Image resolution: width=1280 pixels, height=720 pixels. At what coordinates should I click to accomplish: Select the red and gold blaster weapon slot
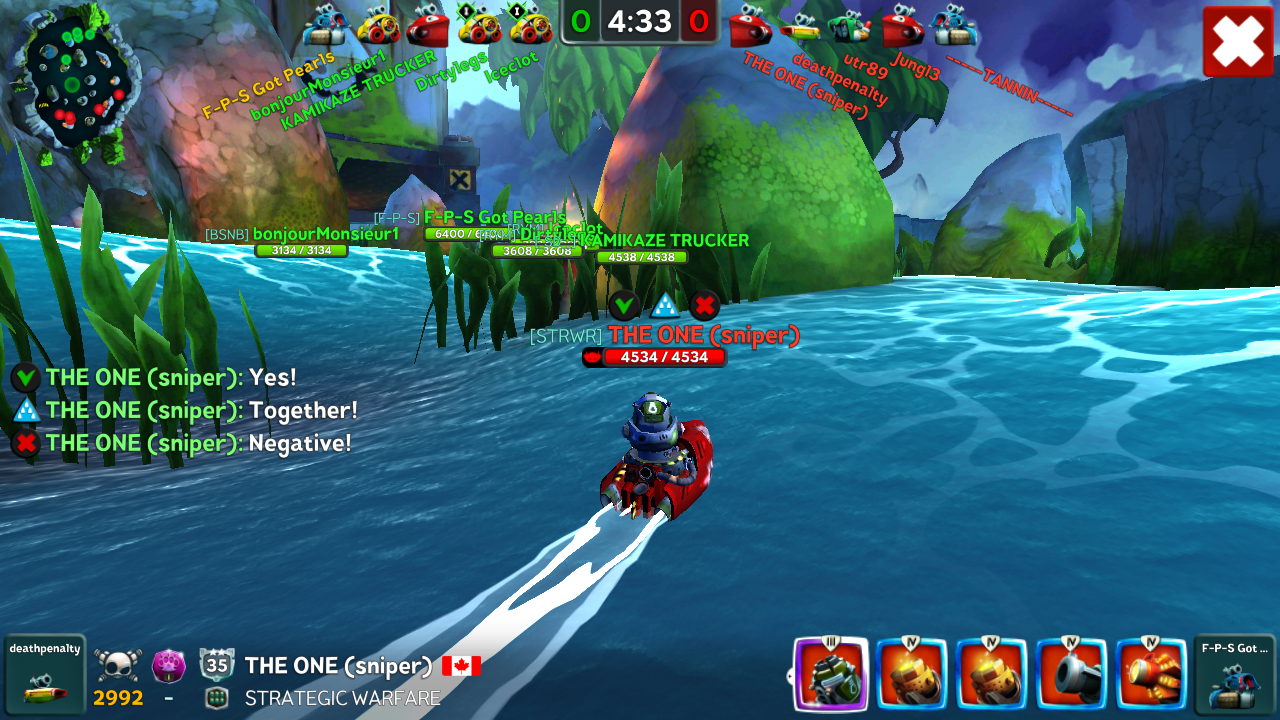tap(1151, 675)
